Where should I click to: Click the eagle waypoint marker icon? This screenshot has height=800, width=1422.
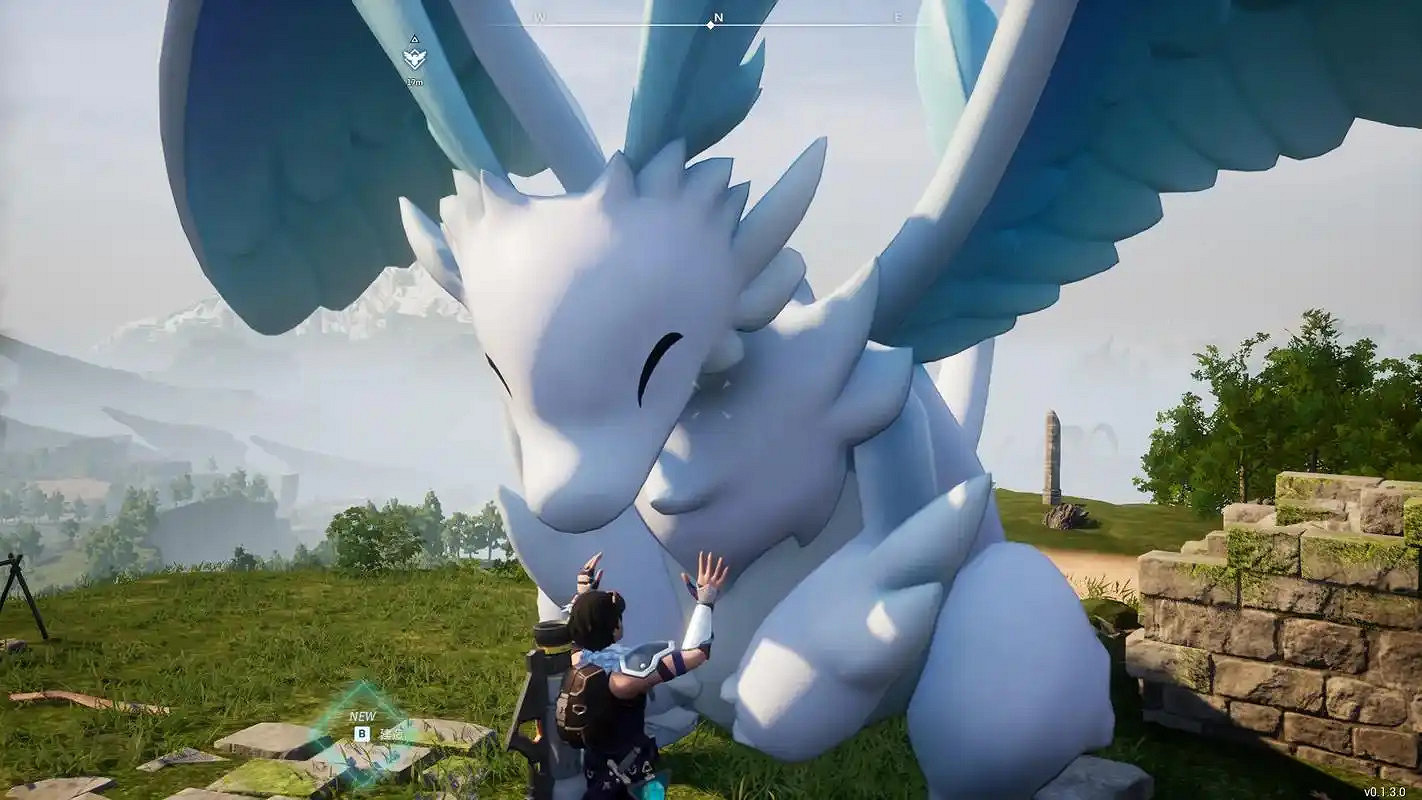(415, 57)
